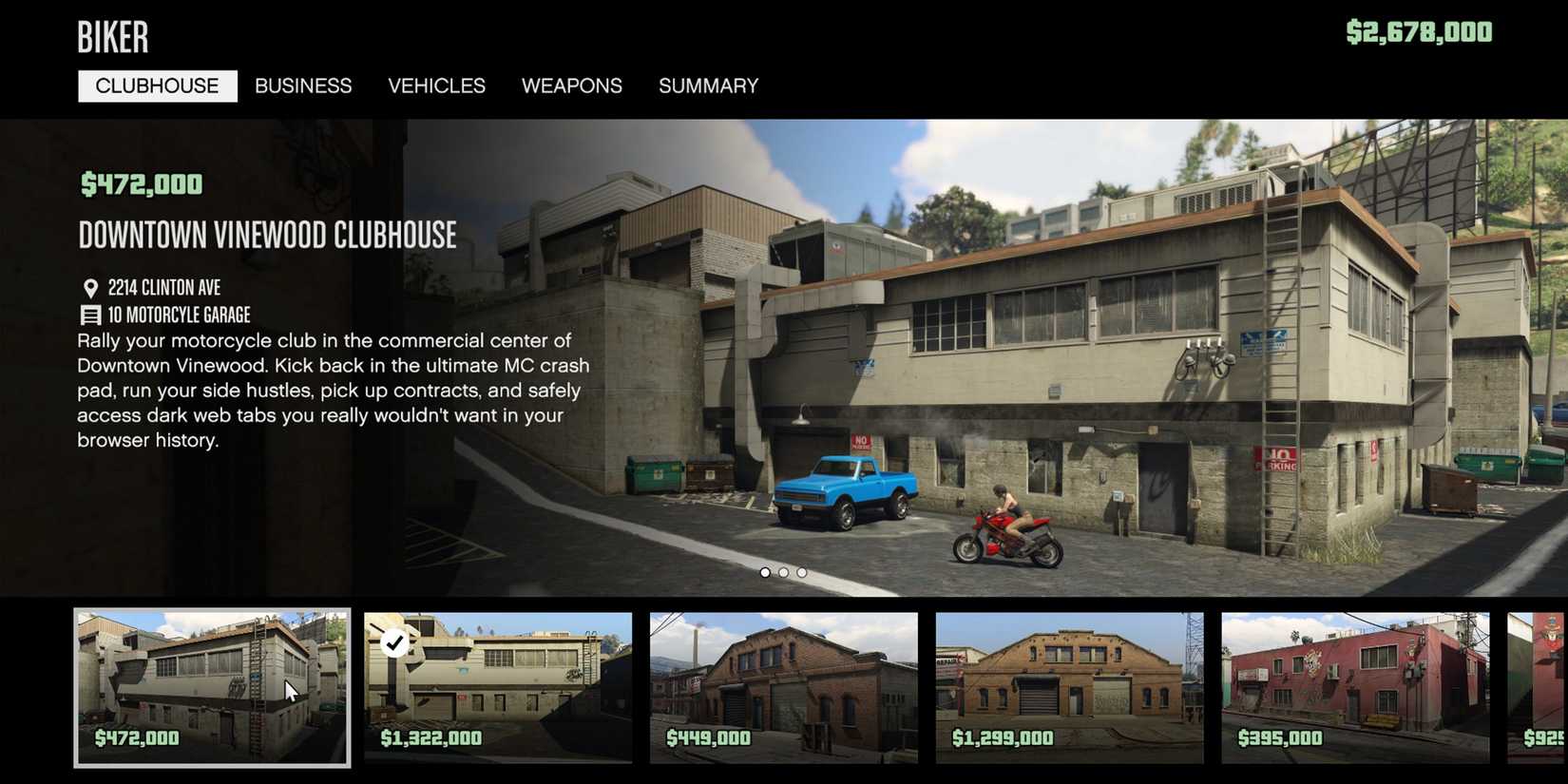Click the location pin icon beside 2214 Clinton Ave
Viewport: 1568px width, 784px height.
pos(90,286)
